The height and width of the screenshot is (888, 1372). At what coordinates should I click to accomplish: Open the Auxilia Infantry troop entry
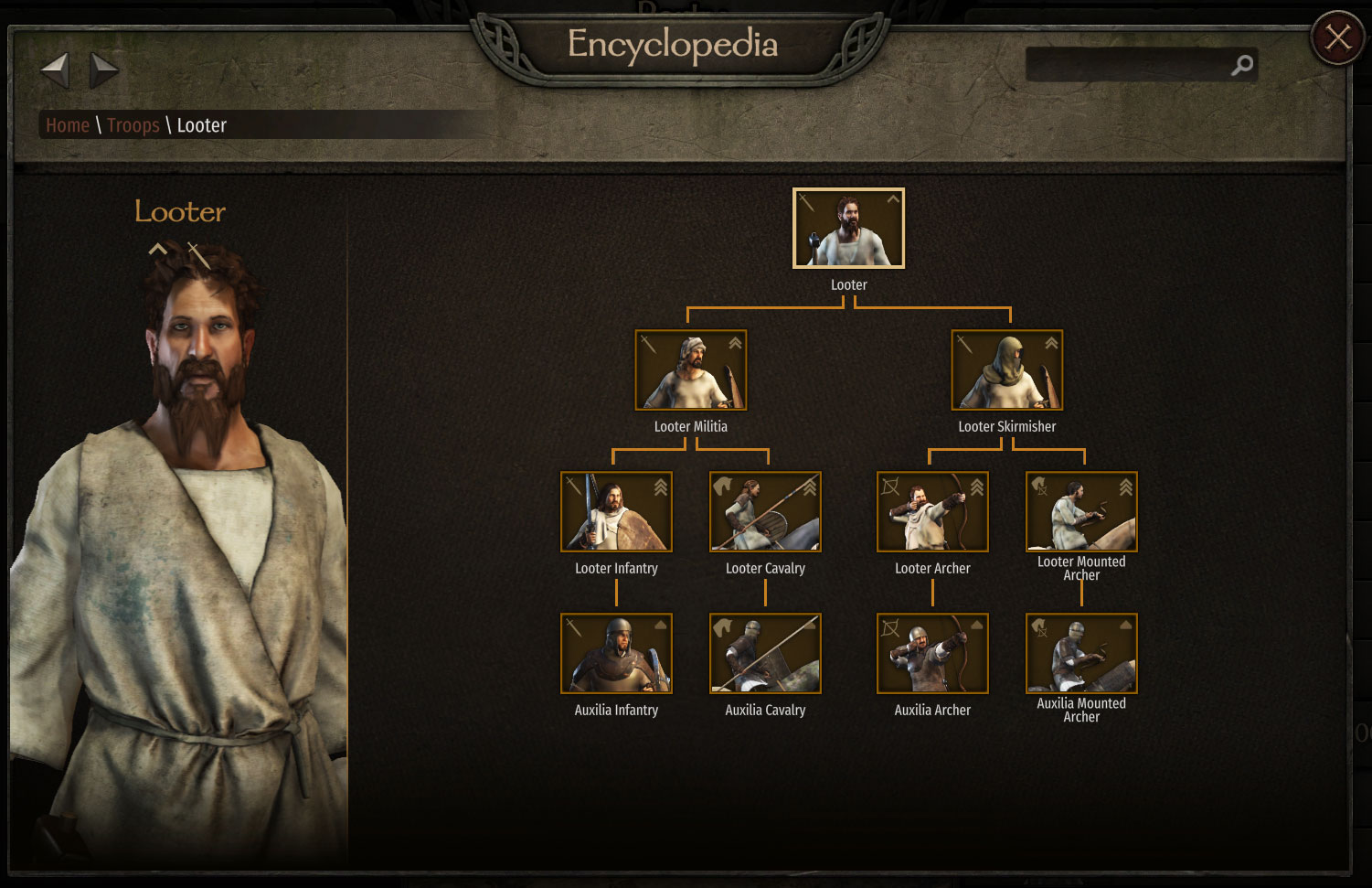click(616, 654)
